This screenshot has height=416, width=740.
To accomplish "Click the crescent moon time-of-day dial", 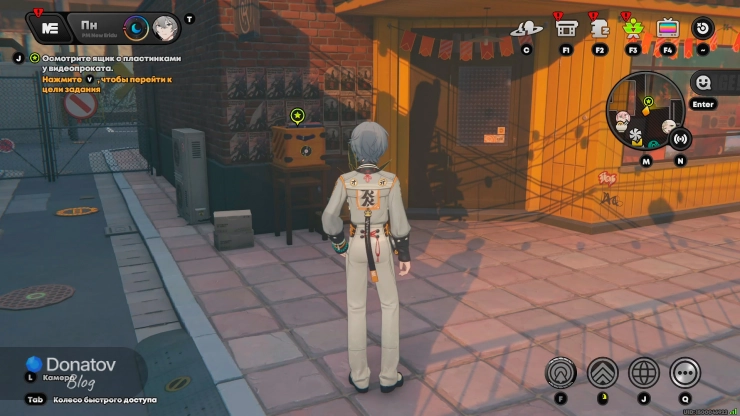I will 135,27.
